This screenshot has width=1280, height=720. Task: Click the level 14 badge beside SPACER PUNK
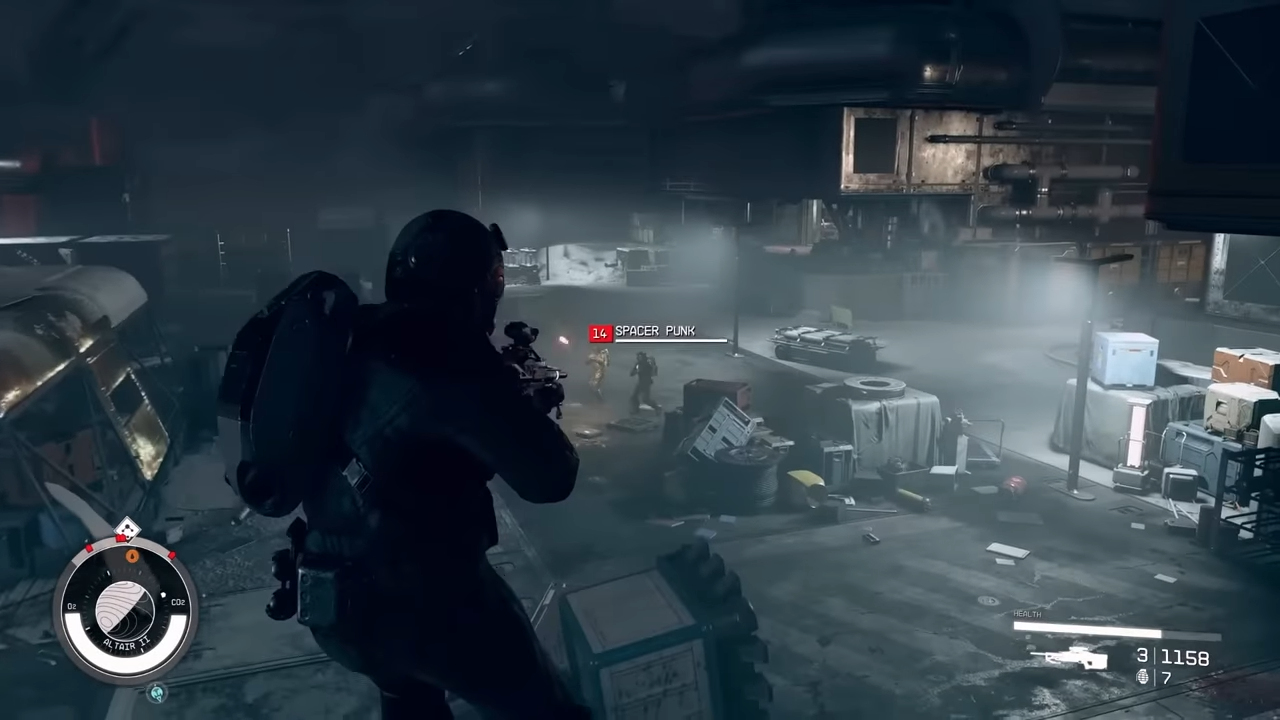click(x=599, y=331)
